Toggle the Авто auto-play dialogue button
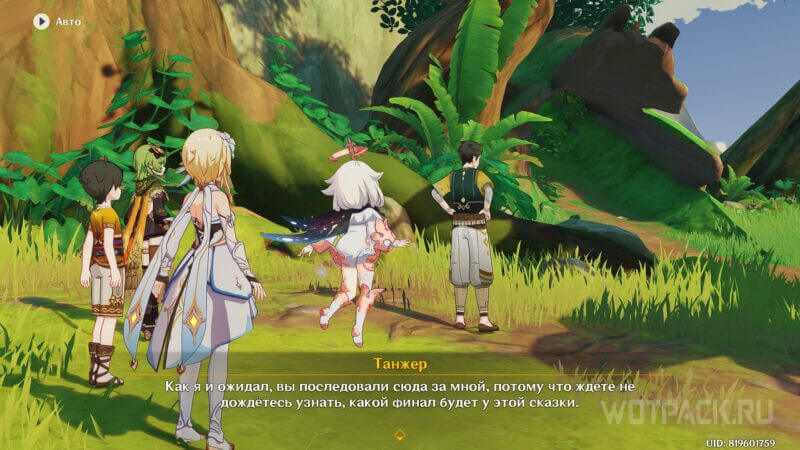Viewport: 800px width, 450px height. click(x=41, y=20)
